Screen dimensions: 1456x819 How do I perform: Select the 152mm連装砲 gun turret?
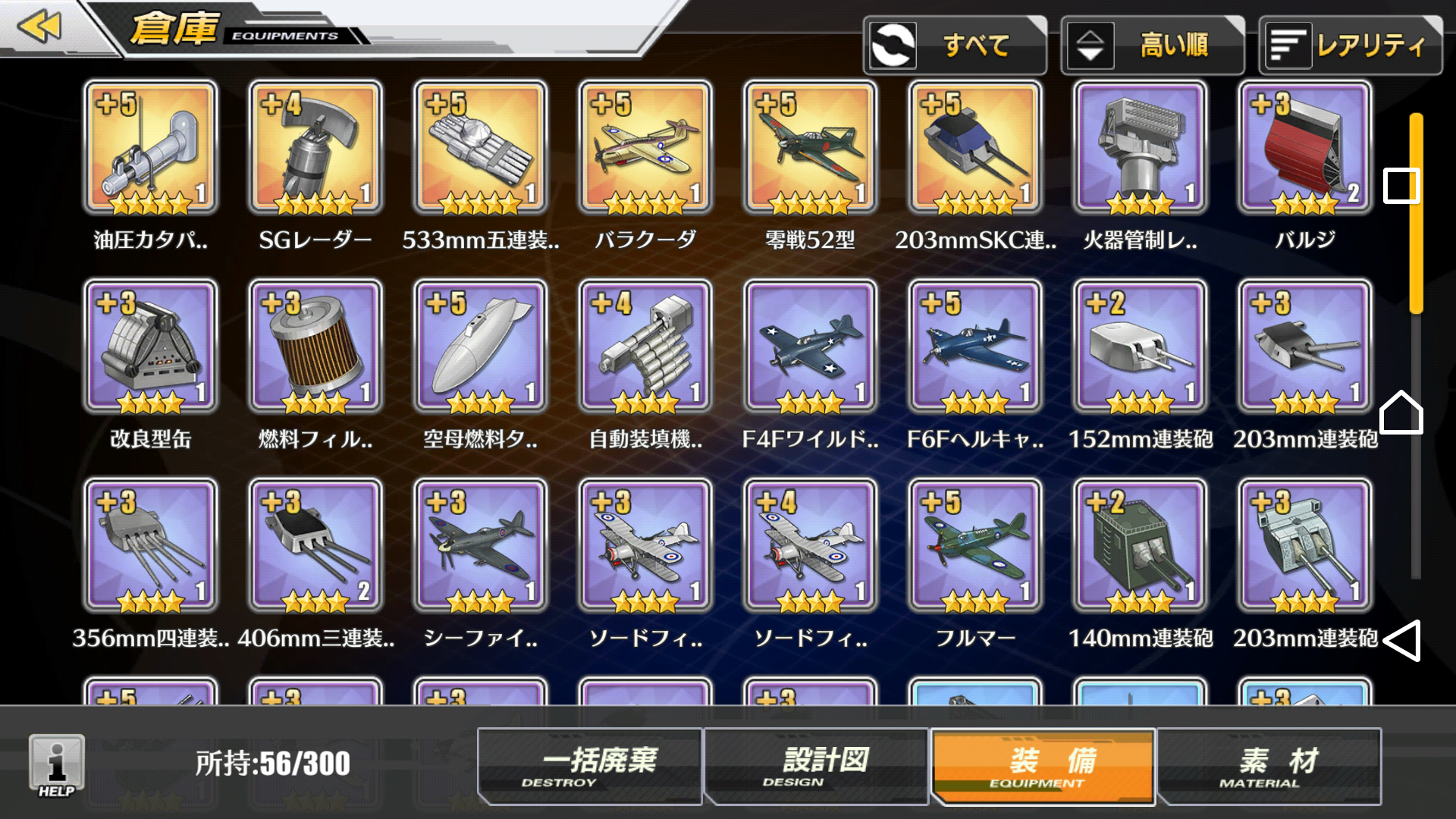click(1140, 347)
